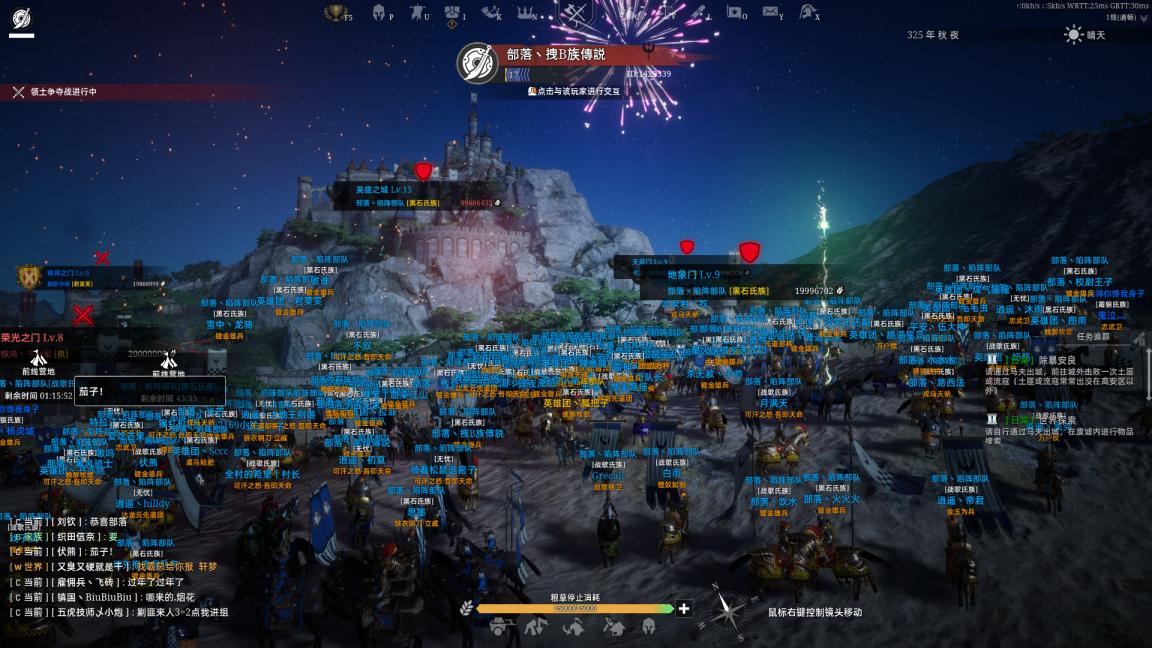Open the war horn menu icon
1152x648 pixels.
pos(490,13)
